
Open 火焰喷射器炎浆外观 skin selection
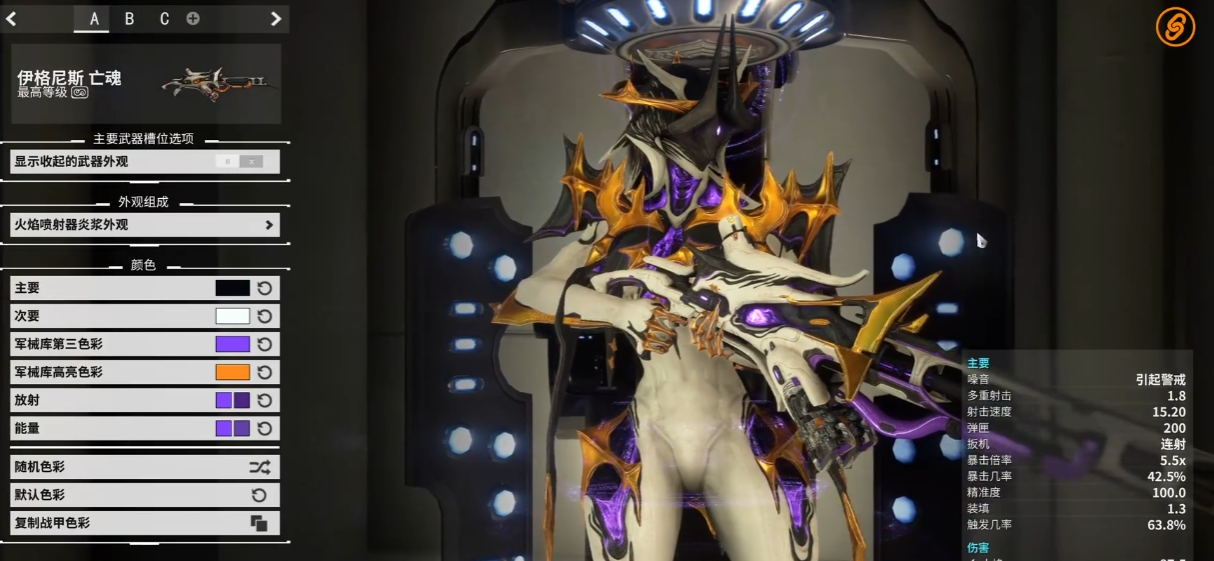[x=145, y=225]
